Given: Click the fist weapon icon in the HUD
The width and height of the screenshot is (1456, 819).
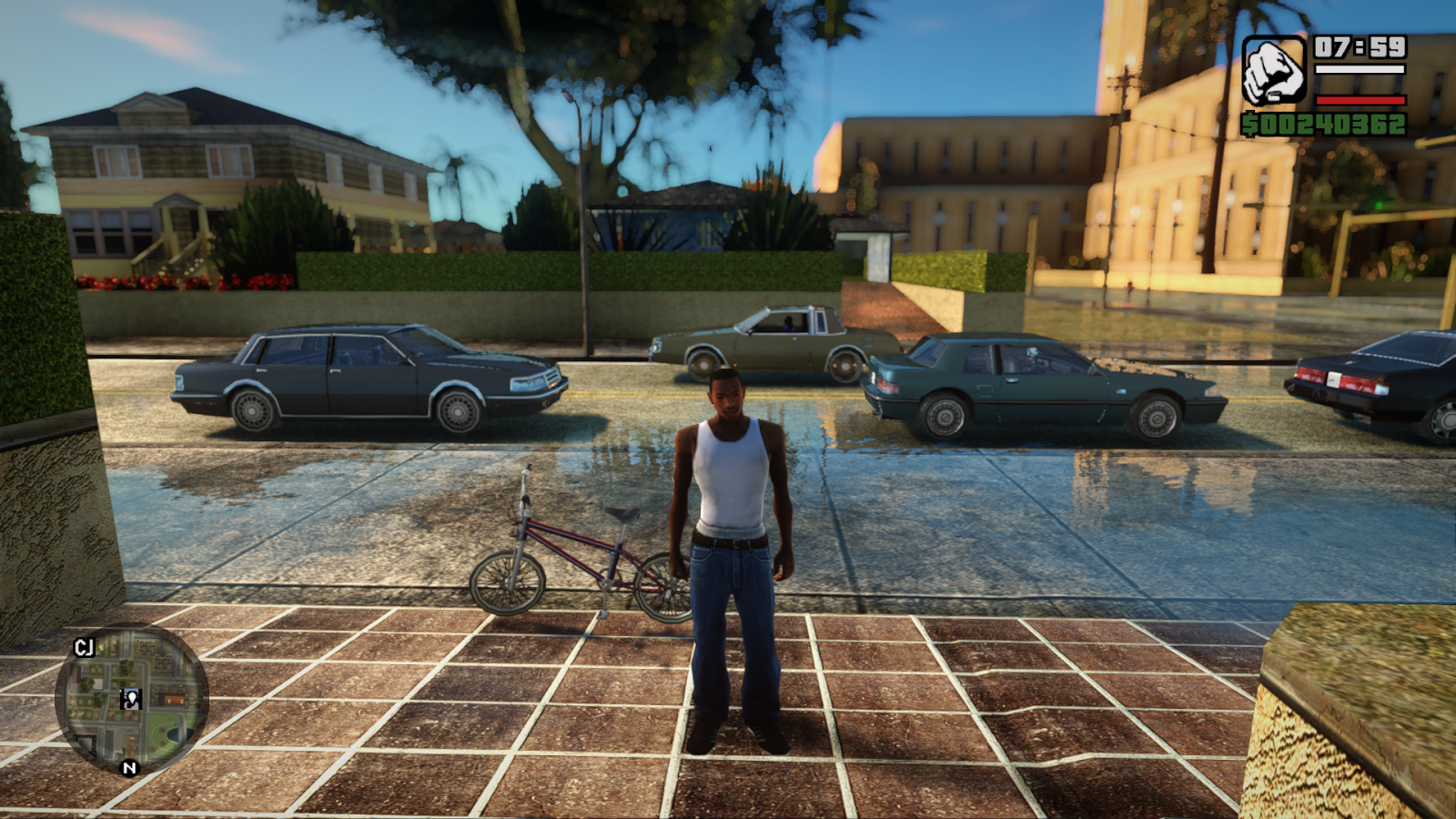Looking at the screenshot, I should [x=1272, y=71].
